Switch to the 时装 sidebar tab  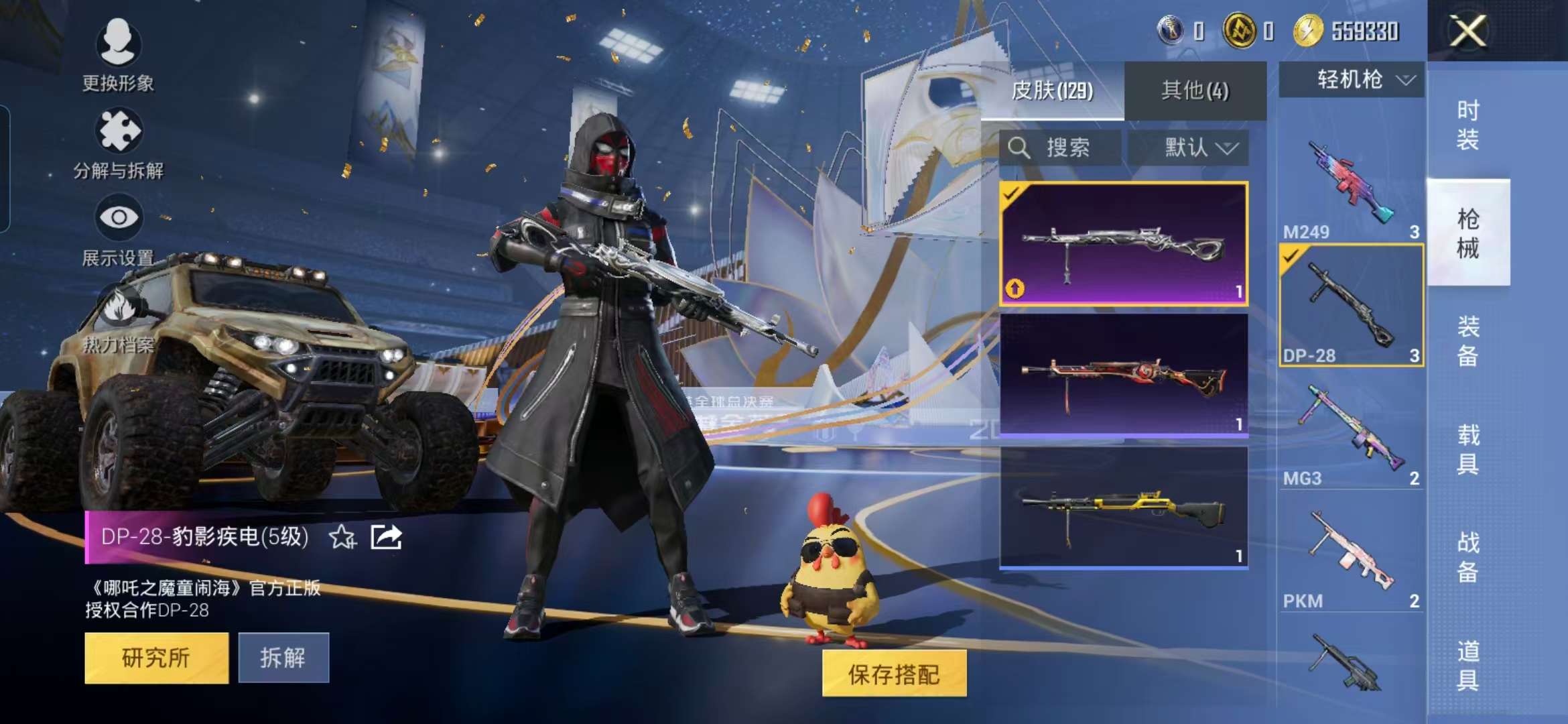(1469, 125)
